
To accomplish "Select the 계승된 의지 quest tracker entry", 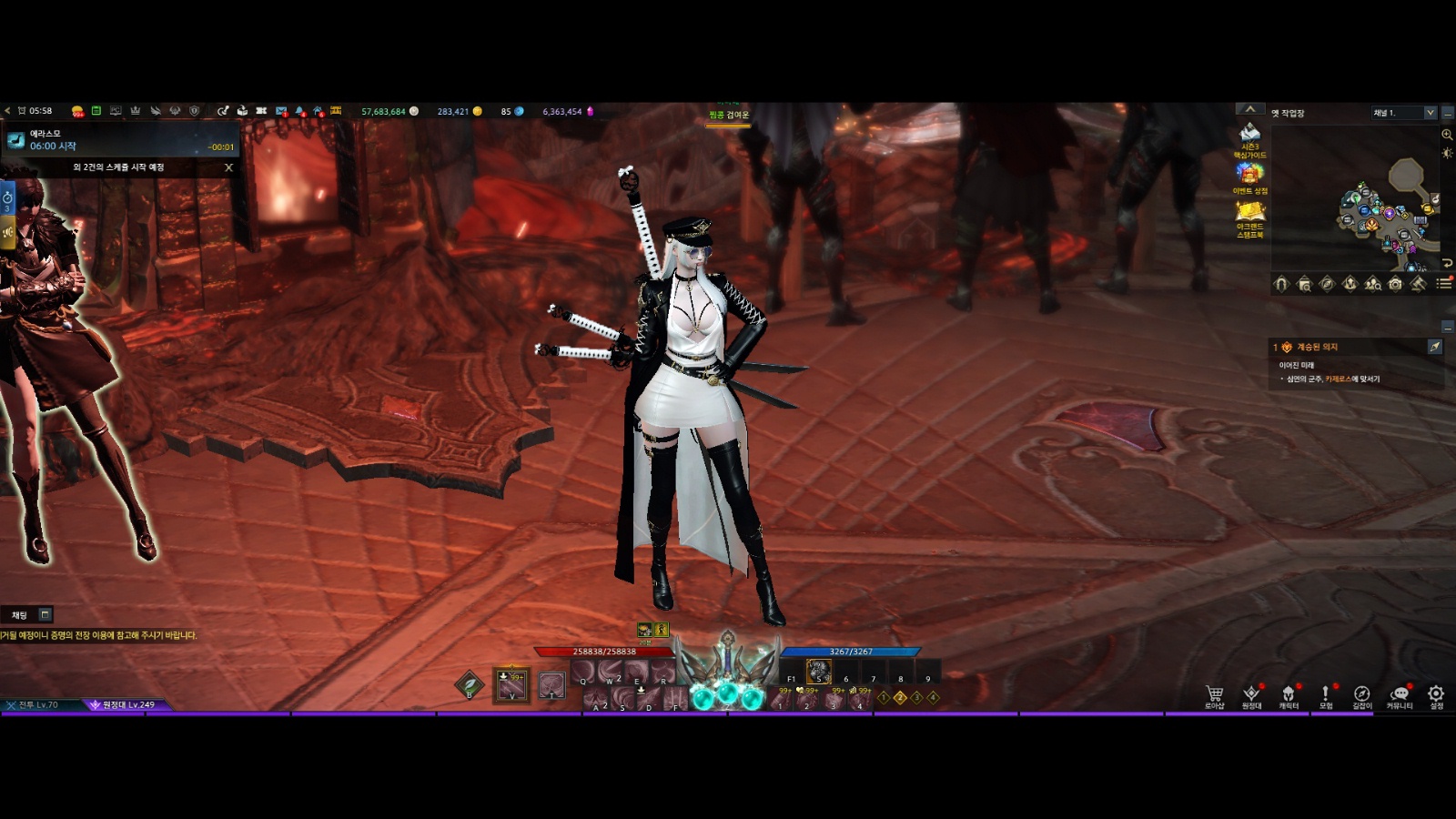I will pos(1317,347).
